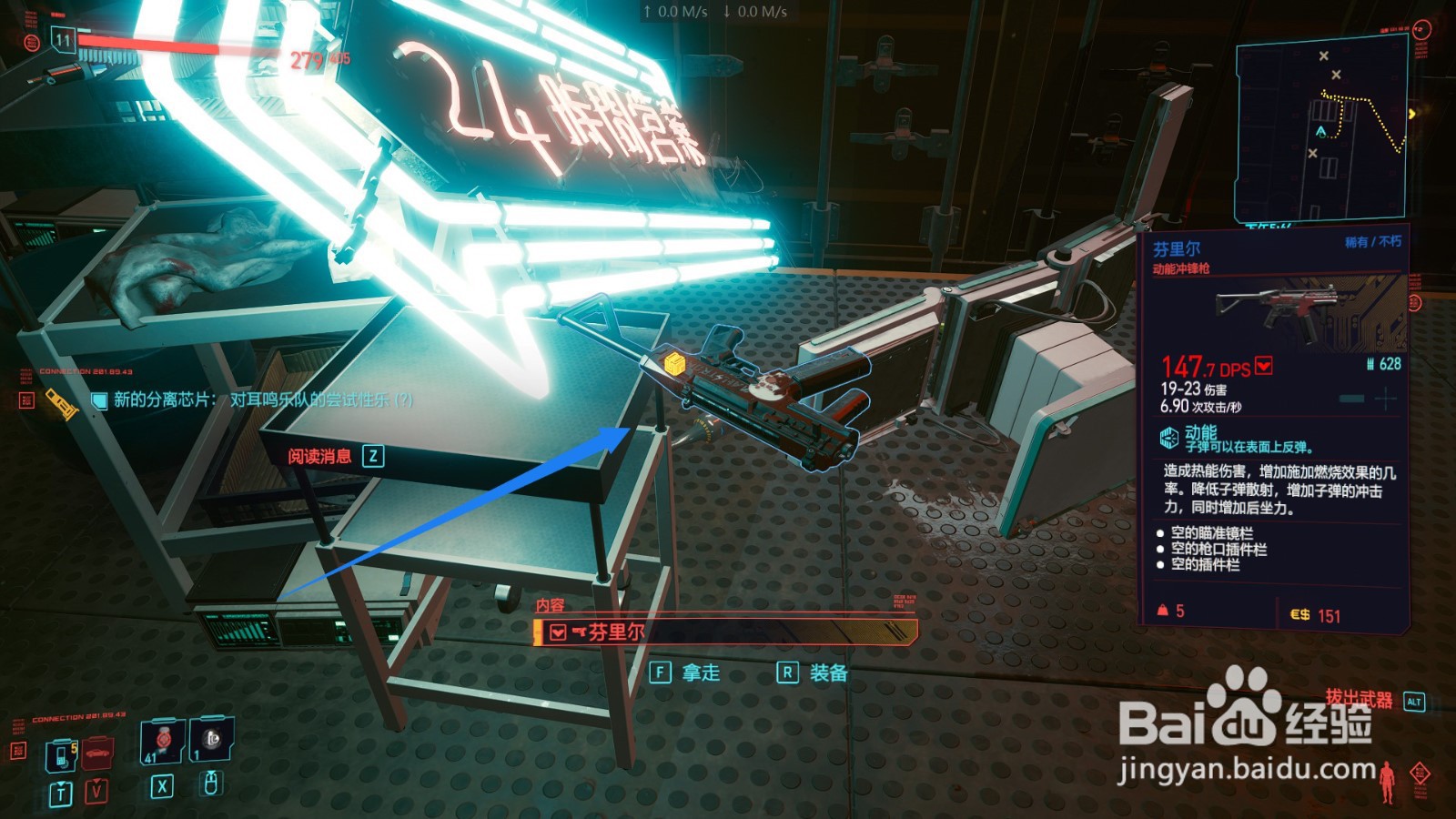The width and height of the screenshot is (1456, 819).
Task: Call vehicle with the red car icon
Action: [x=96, y=754]
